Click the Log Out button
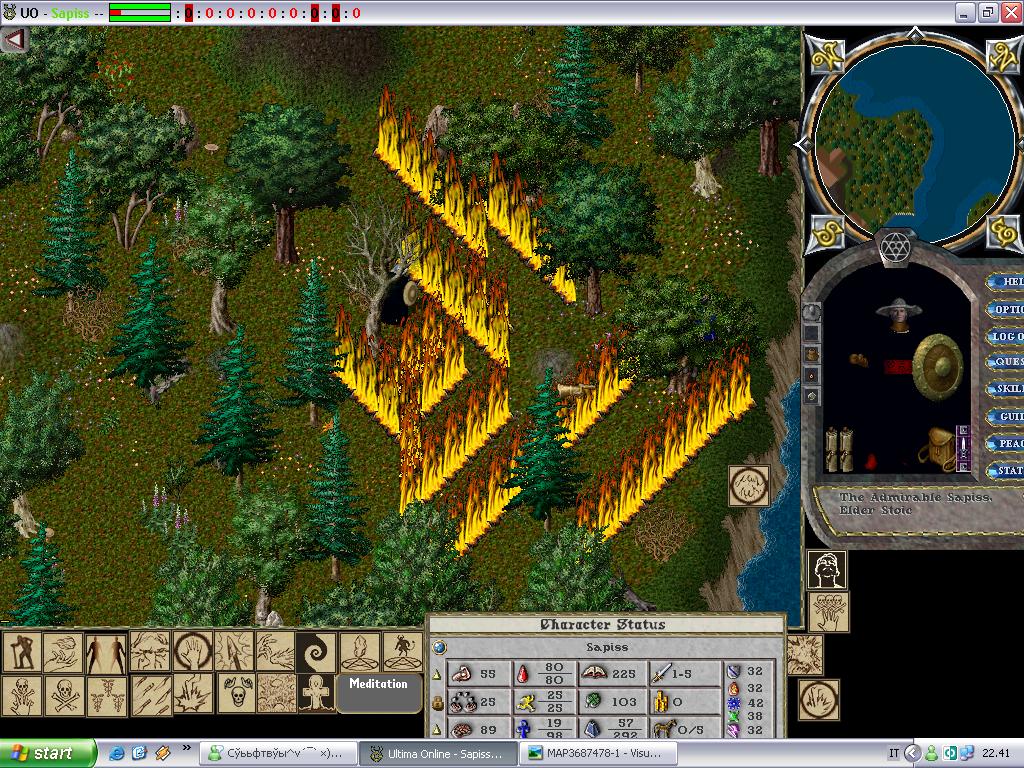1024x768 pixels. (x=1007, y=336)
